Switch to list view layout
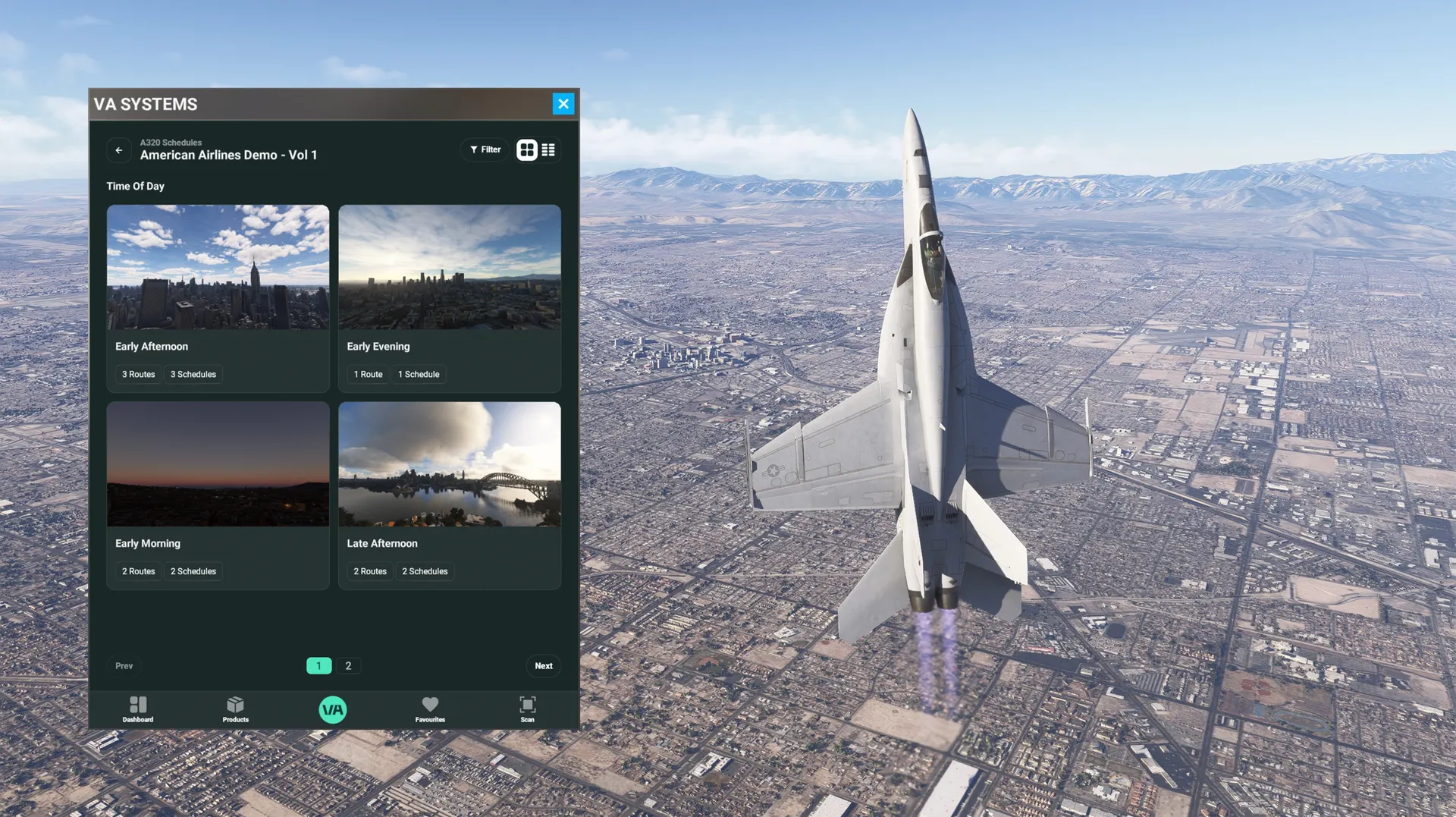The image size is (1456, 817). [548, 150]
